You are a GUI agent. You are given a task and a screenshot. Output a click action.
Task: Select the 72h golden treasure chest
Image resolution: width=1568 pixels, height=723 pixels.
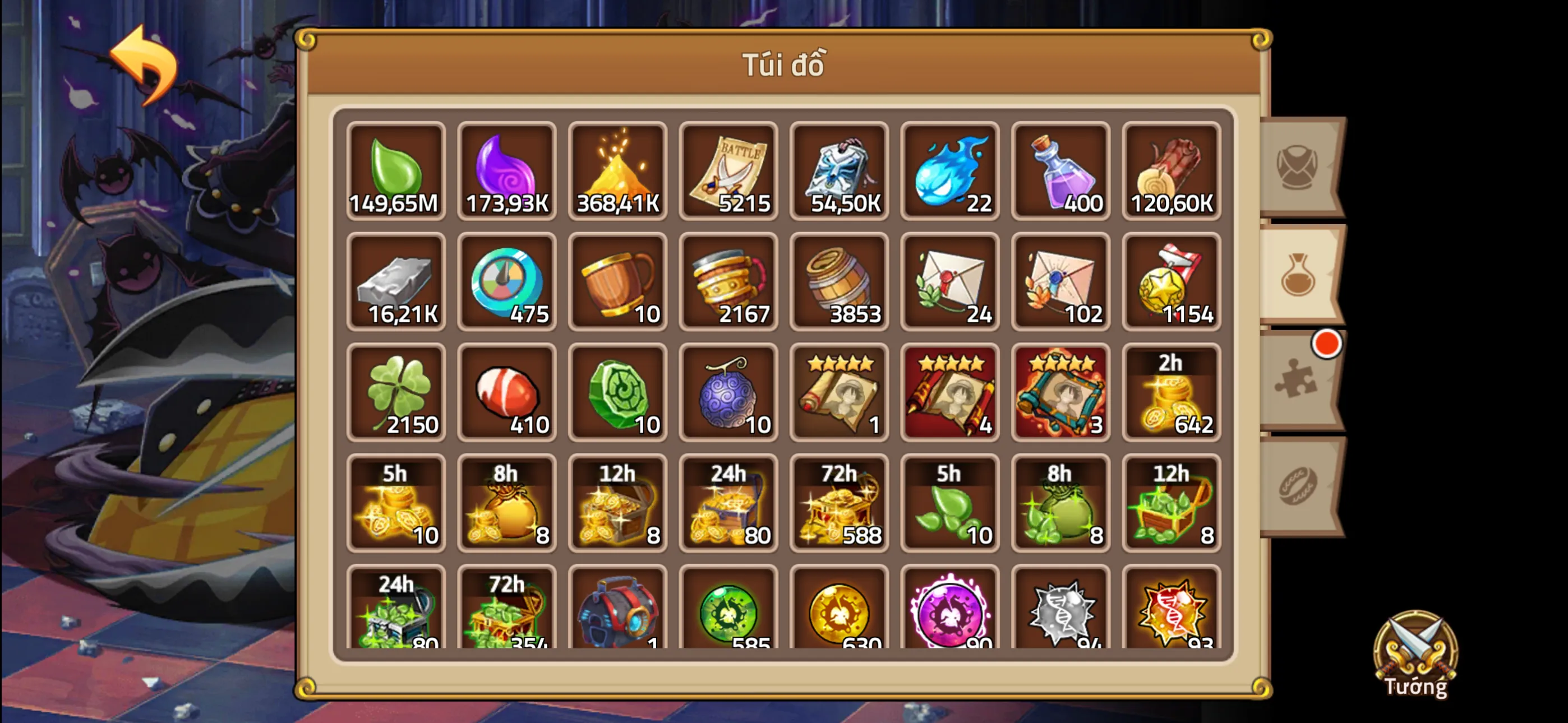pos(839,505)
